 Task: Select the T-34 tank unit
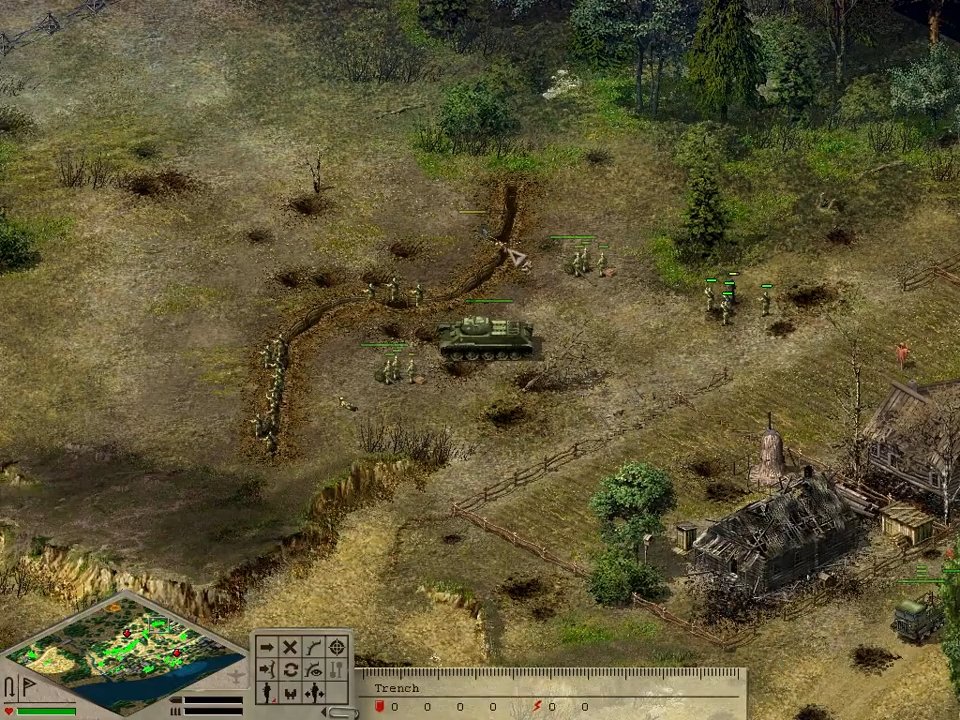click(x=484, y=336)
